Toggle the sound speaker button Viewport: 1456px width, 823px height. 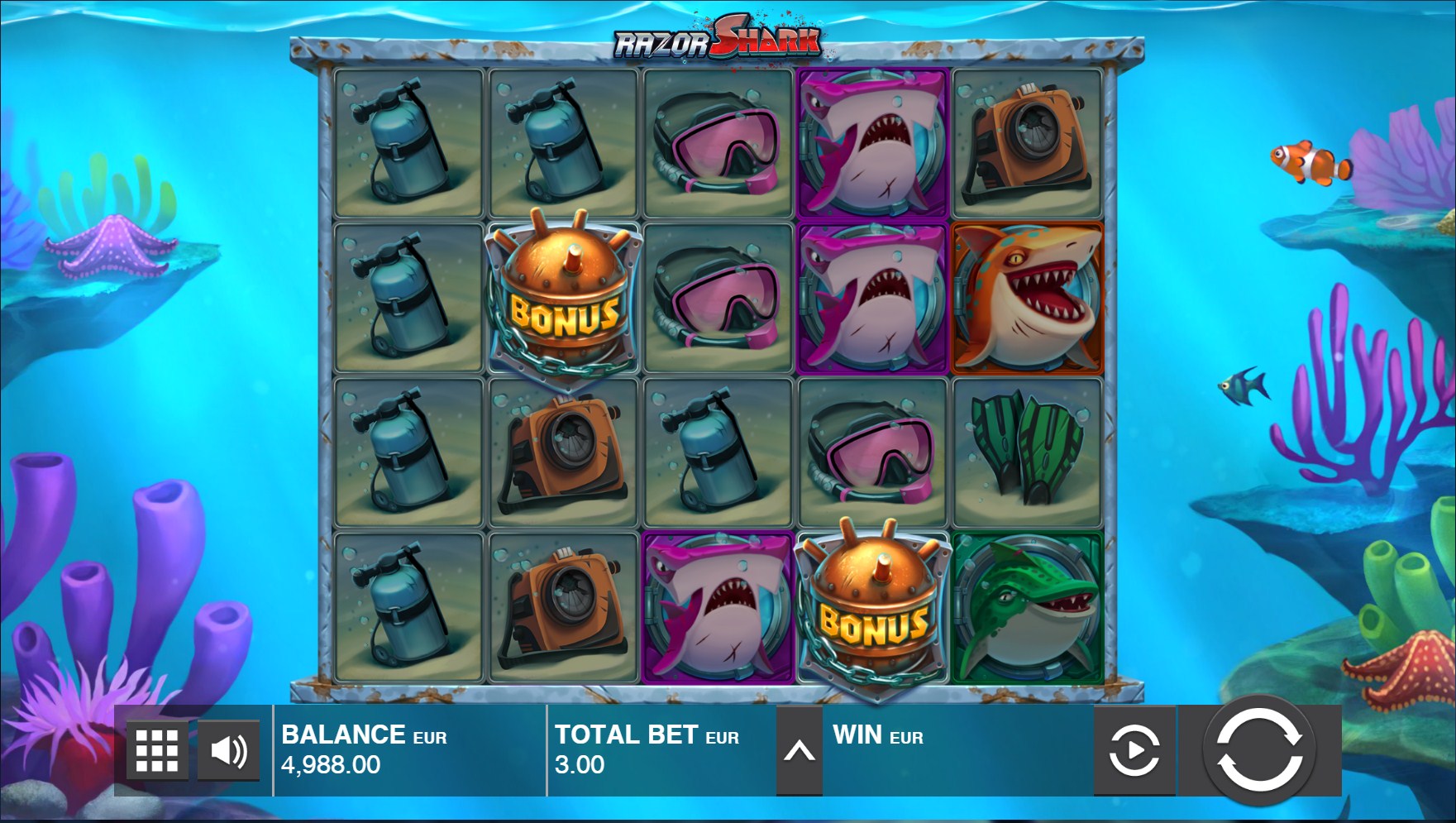pos(228,751)
